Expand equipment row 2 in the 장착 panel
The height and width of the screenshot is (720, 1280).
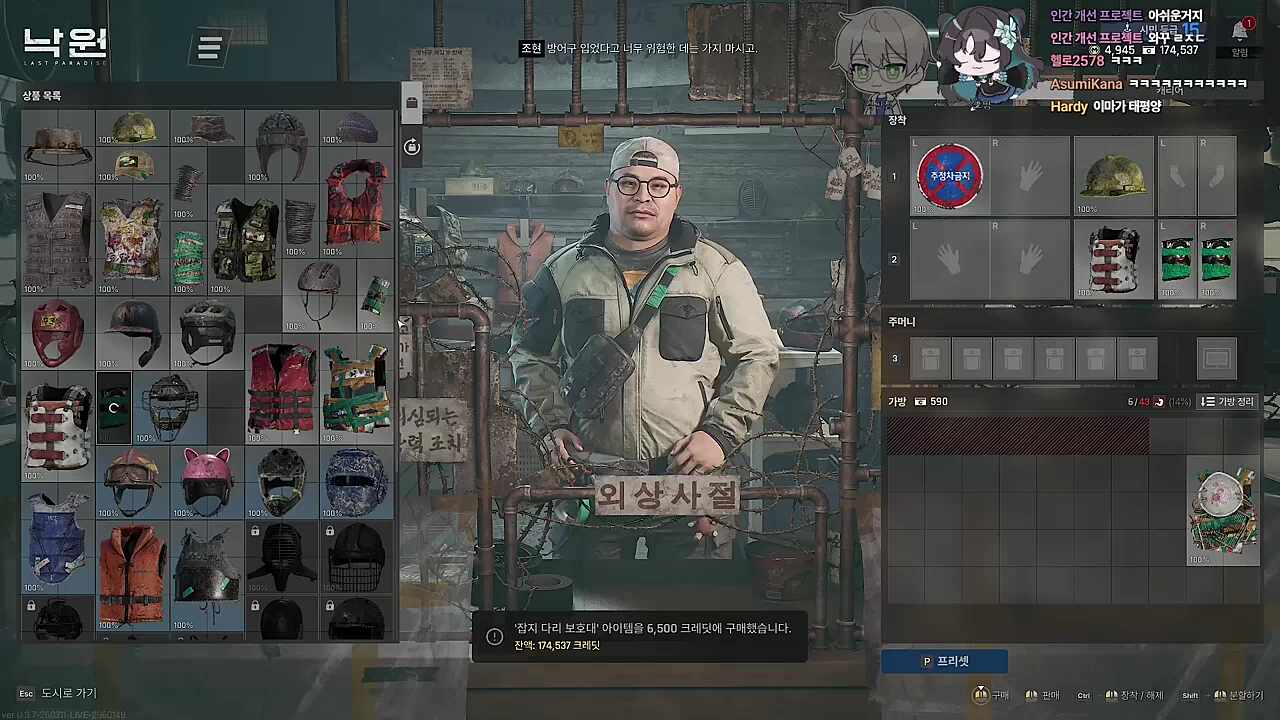click(894, 259)
